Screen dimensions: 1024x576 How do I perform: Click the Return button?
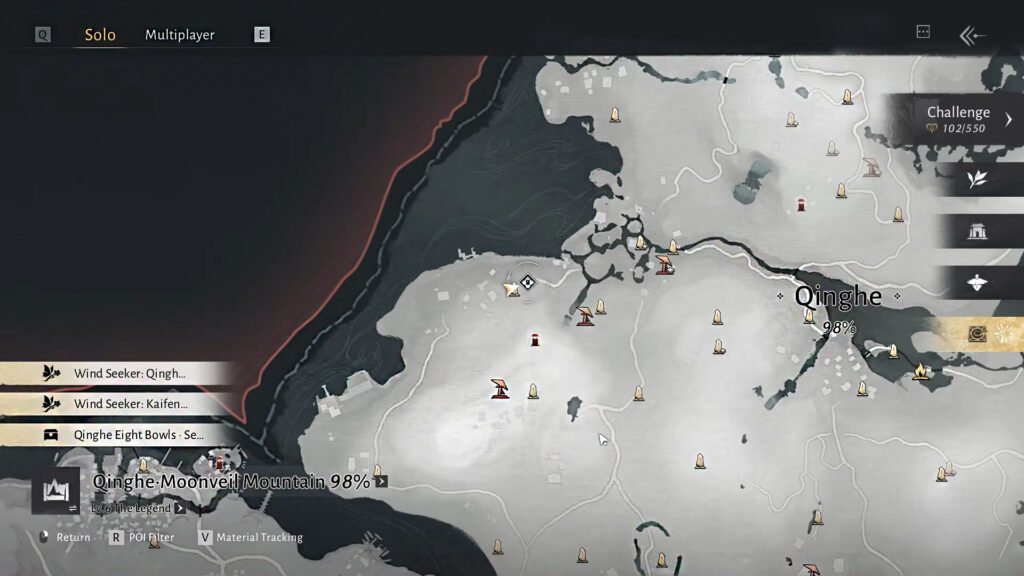[65, 538]
